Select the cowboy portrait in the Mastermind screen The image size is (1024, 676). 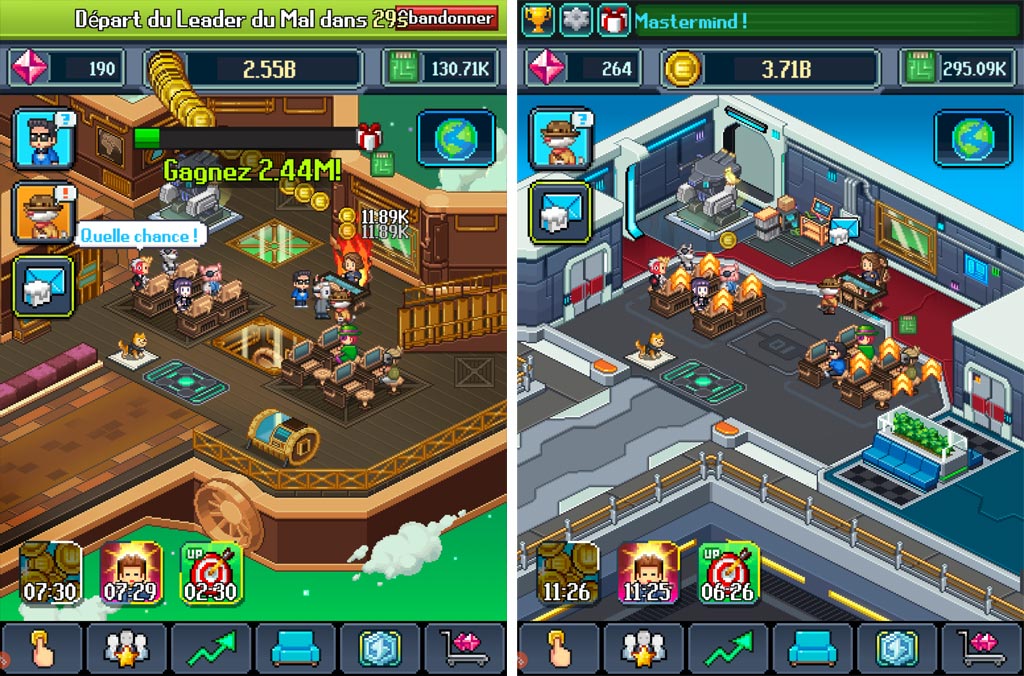coord(560,138)
